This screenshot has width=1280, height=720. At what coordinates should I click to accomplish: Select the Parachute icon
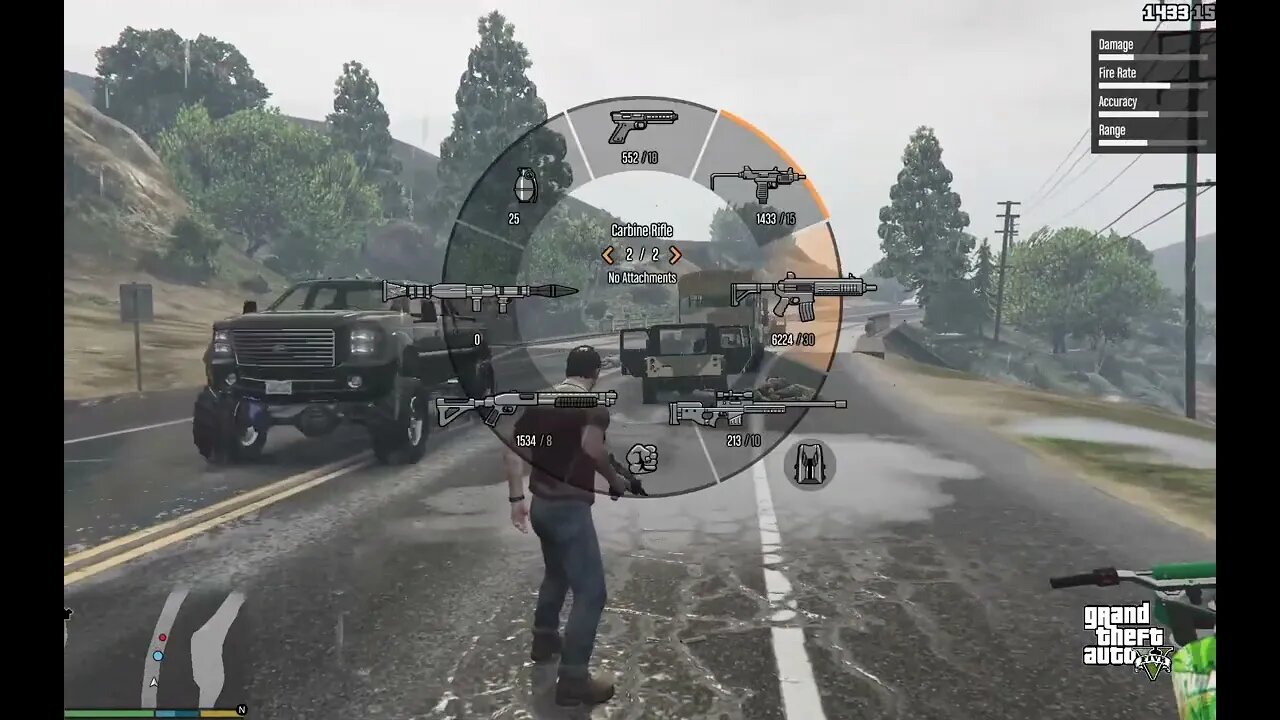click(810, 464)
